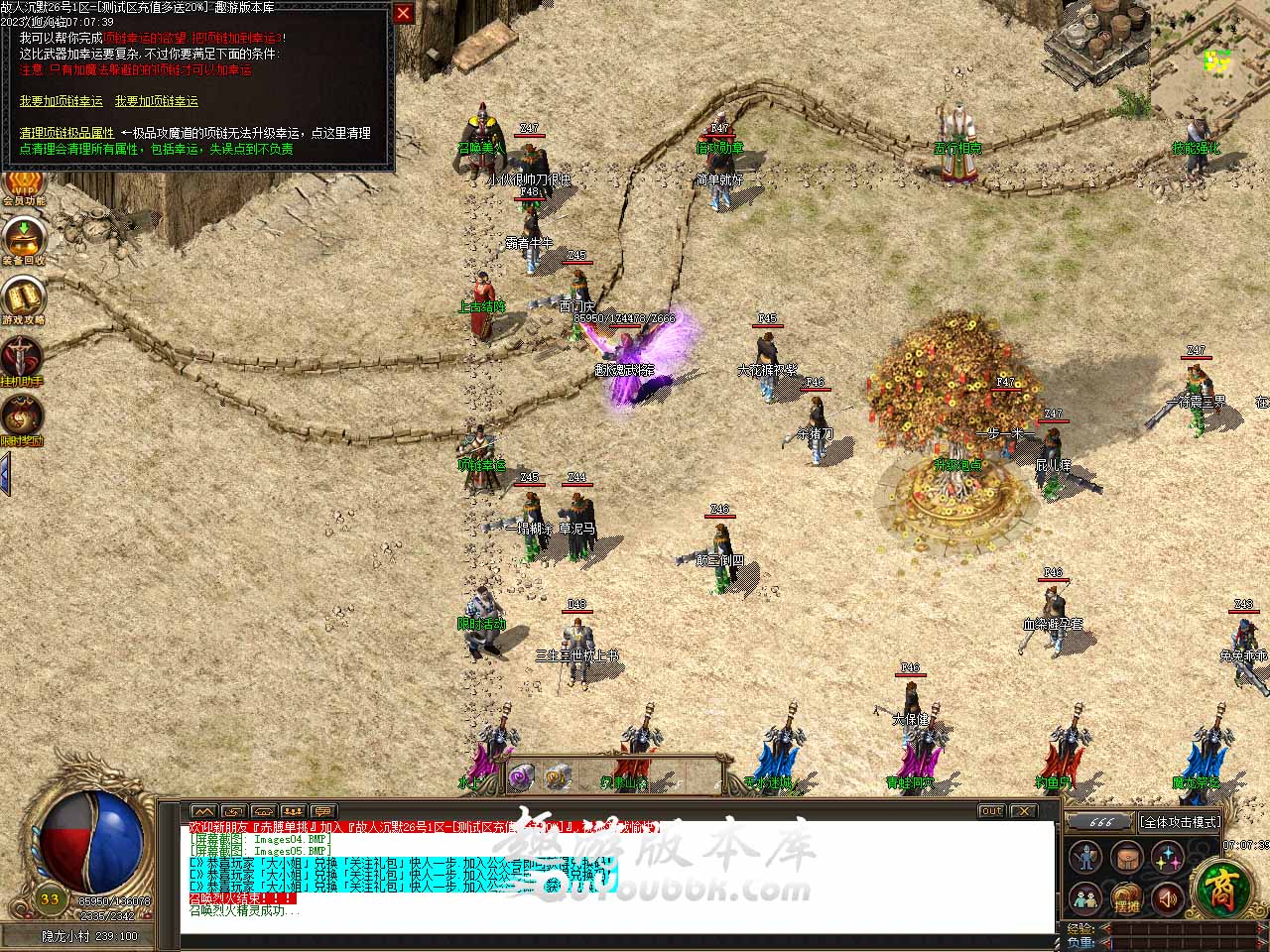Open the VIP 会员功能 menu
This screenshot has height=952, width=1270.
tap(22, 185)
